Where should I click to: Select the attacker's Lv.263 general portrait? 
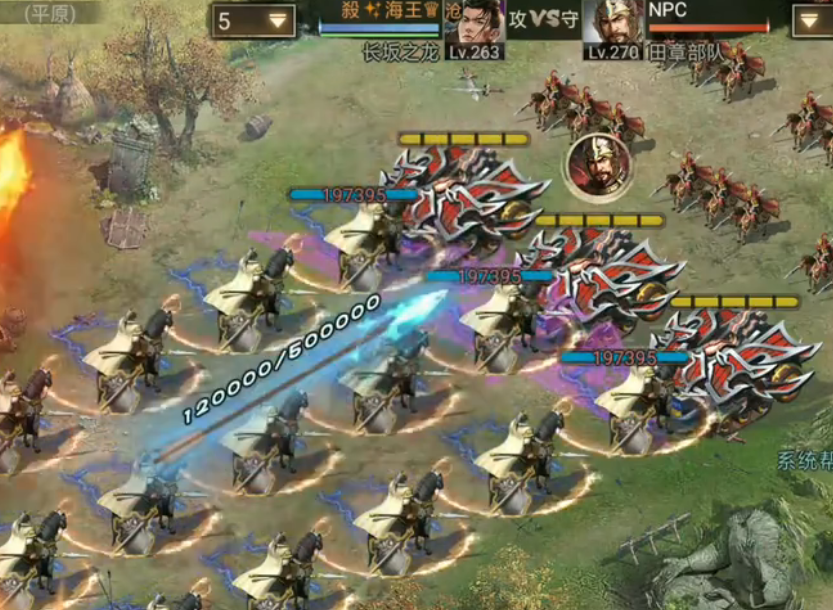pyautogui.click(x=474, y=25)
